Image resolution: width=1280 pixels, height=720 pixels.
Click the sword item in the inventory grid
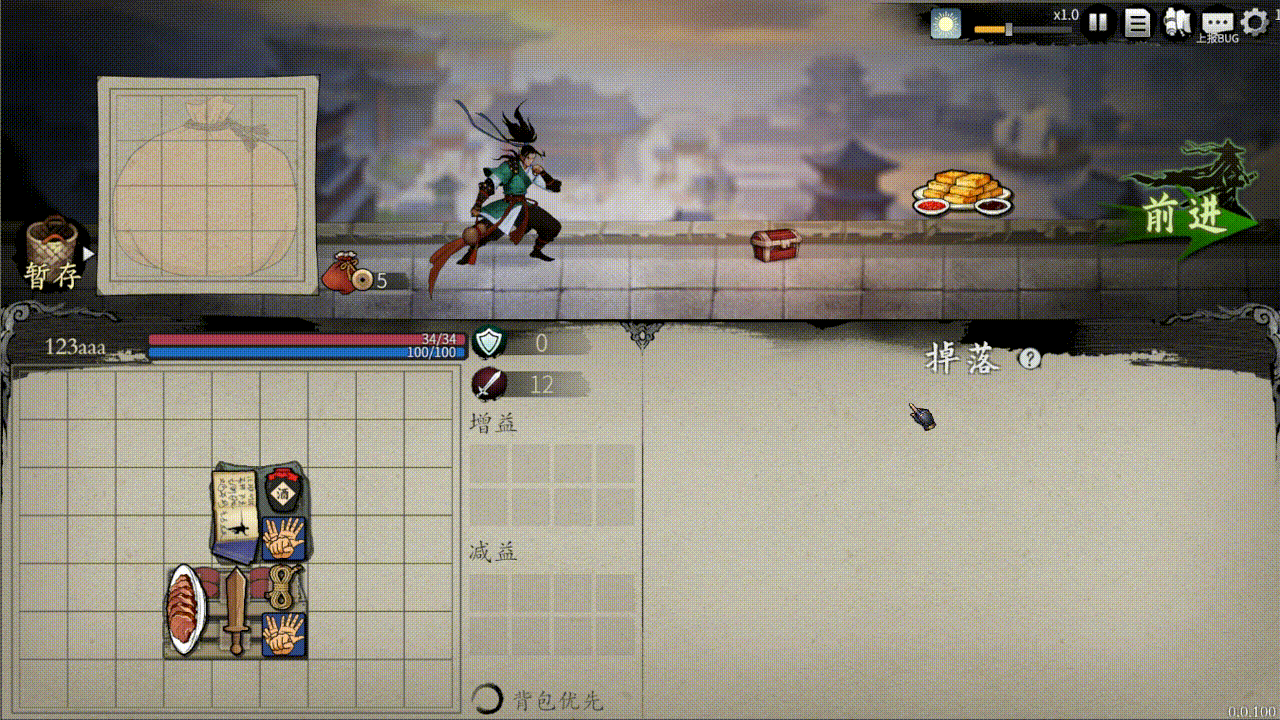(x=236, y=608)
